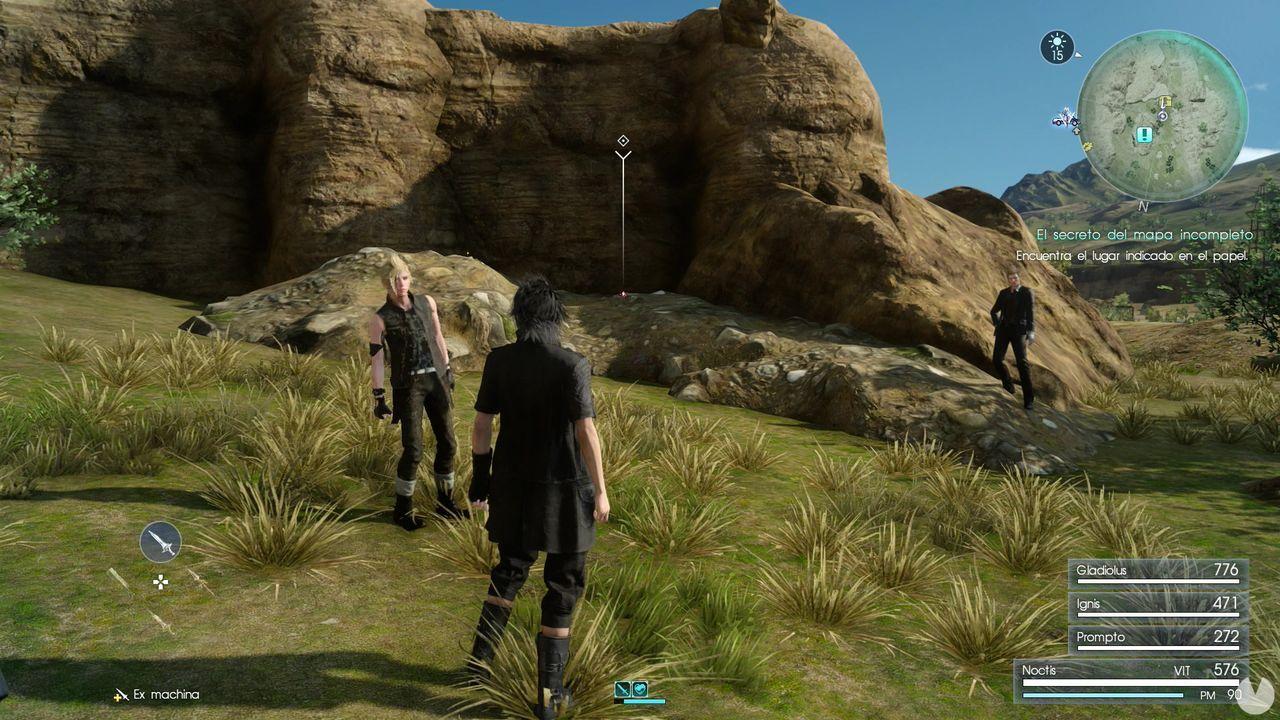
Task: Select the equipped sword weapon icon
Action: 160,543
